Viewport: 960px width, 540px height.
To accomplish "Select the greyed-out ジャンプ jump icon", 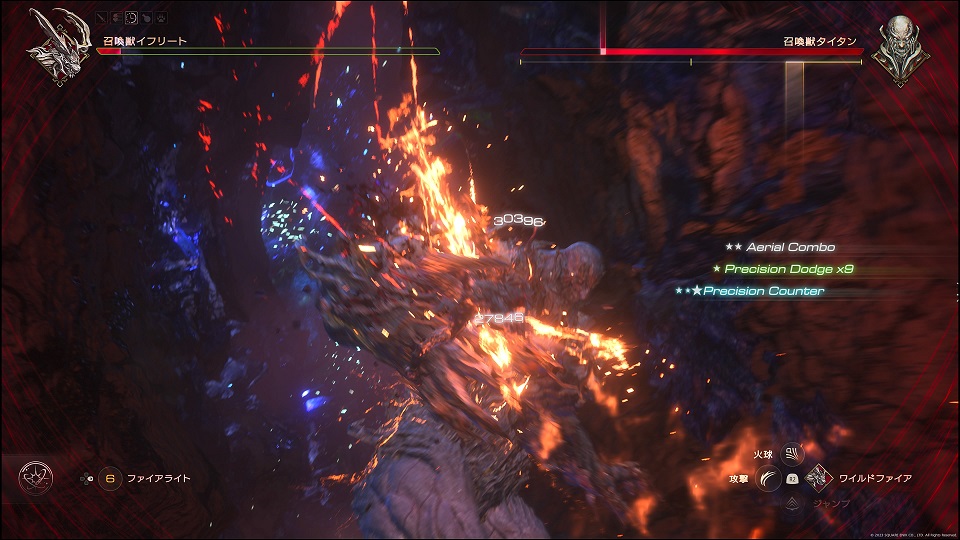I will click(792, 504).
